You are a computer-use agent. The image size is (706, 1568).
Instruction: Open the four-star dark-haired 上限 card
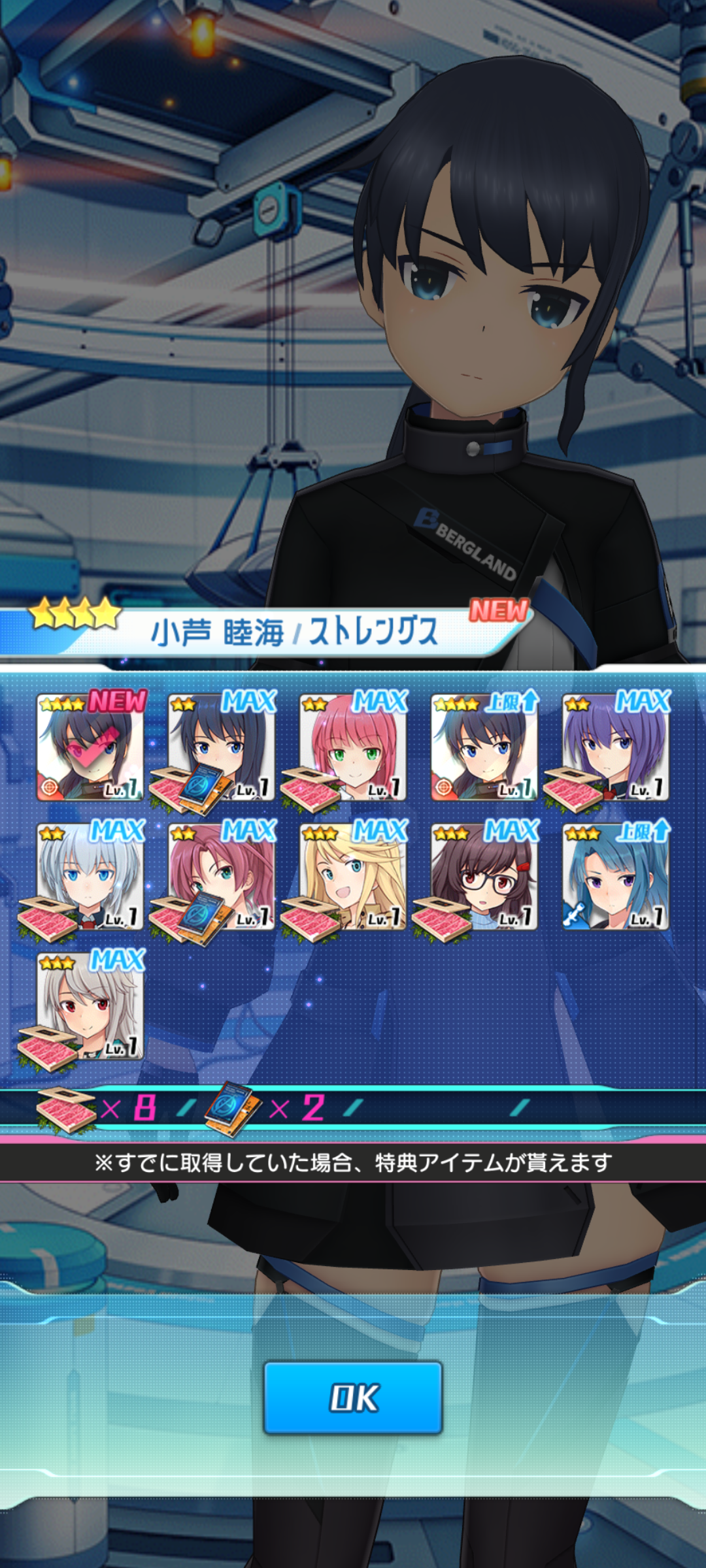(x=484, y=747)
